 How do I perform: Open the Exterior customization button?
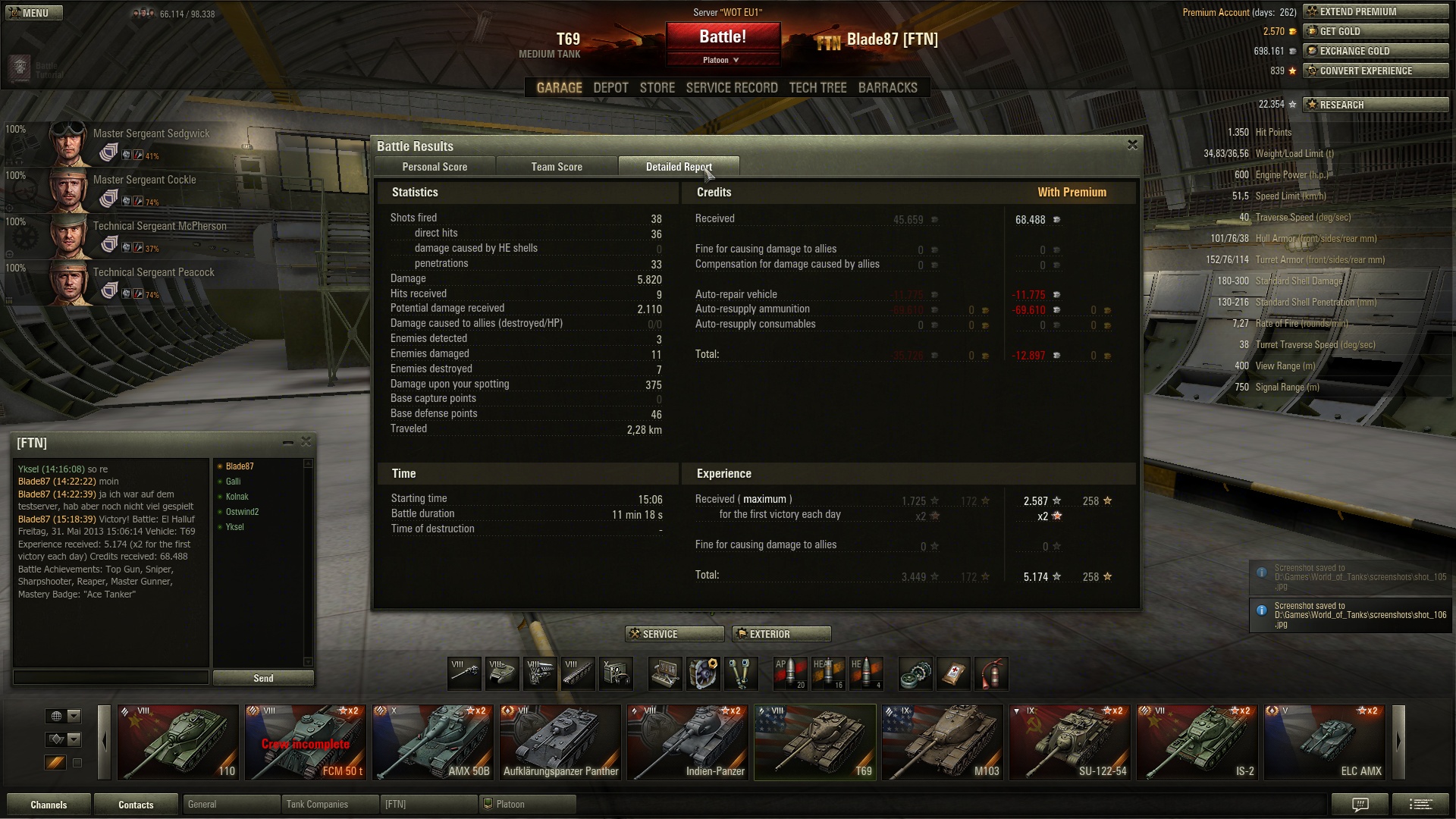(x=781, y=634)
